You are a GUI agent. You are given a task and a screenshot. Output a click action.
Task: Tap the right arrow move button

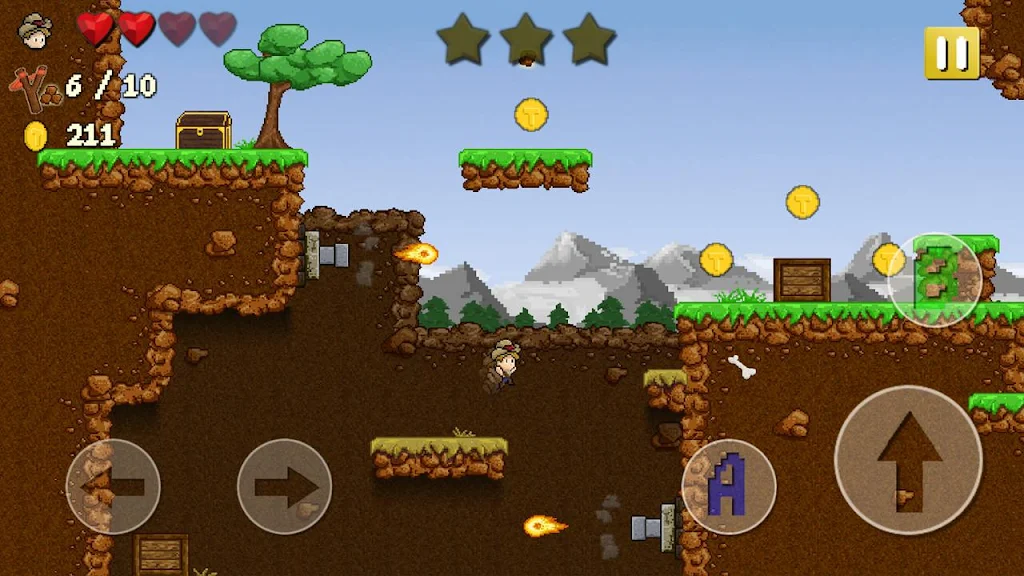(x=284, y=487)
